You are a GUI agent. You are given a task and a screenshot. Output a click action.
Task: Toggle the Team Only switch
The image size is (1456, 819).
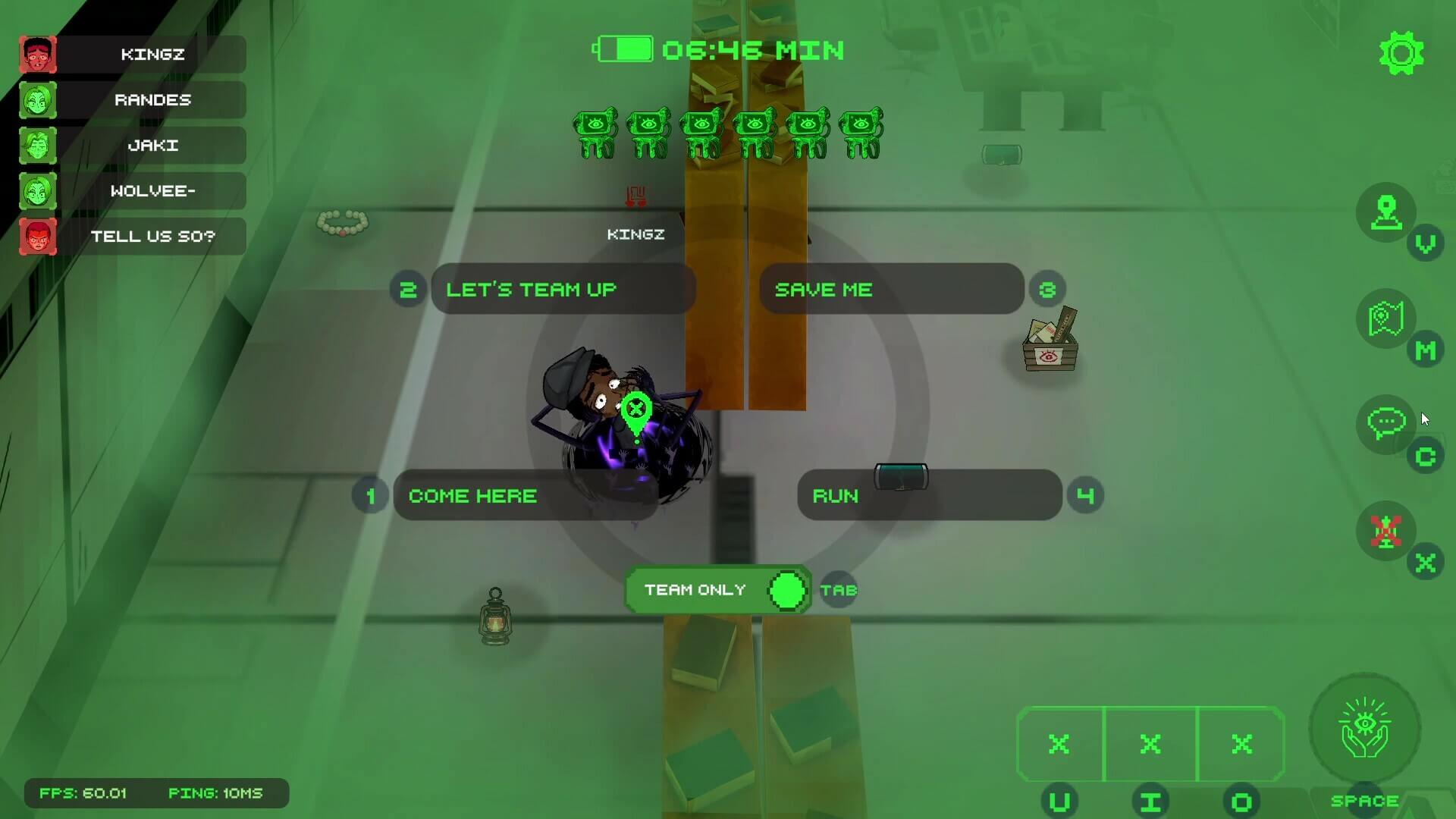point(786,590)
